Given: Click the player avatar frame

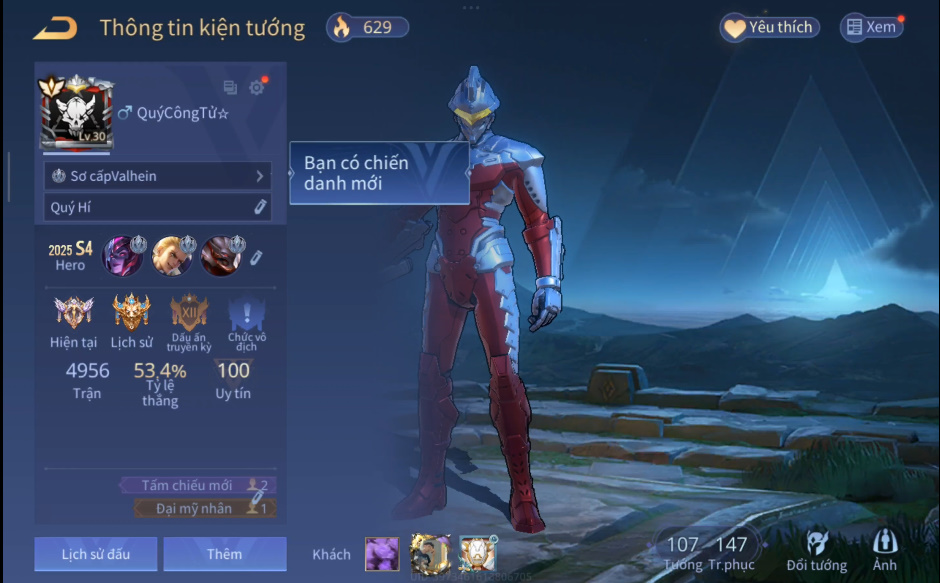Looking at the screenshot, I should tap(75, 114).
